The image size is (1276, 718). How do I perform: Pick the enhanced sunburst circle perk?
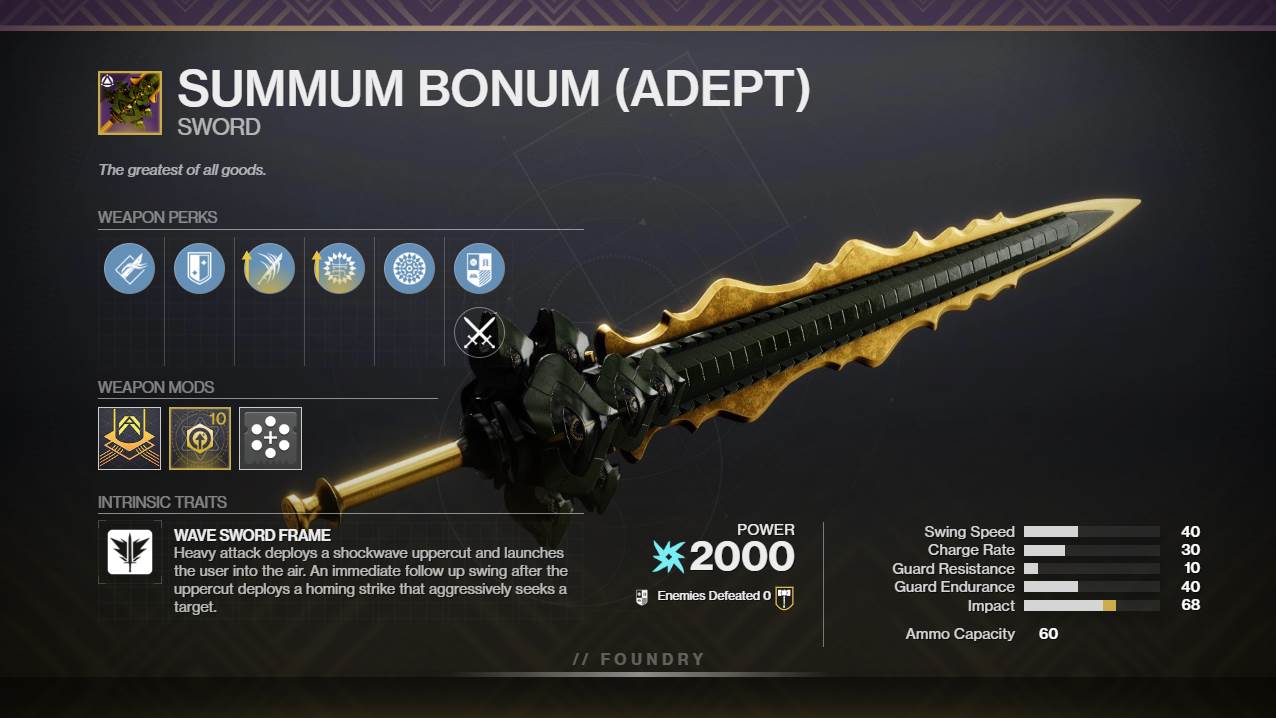pos(339,268)
